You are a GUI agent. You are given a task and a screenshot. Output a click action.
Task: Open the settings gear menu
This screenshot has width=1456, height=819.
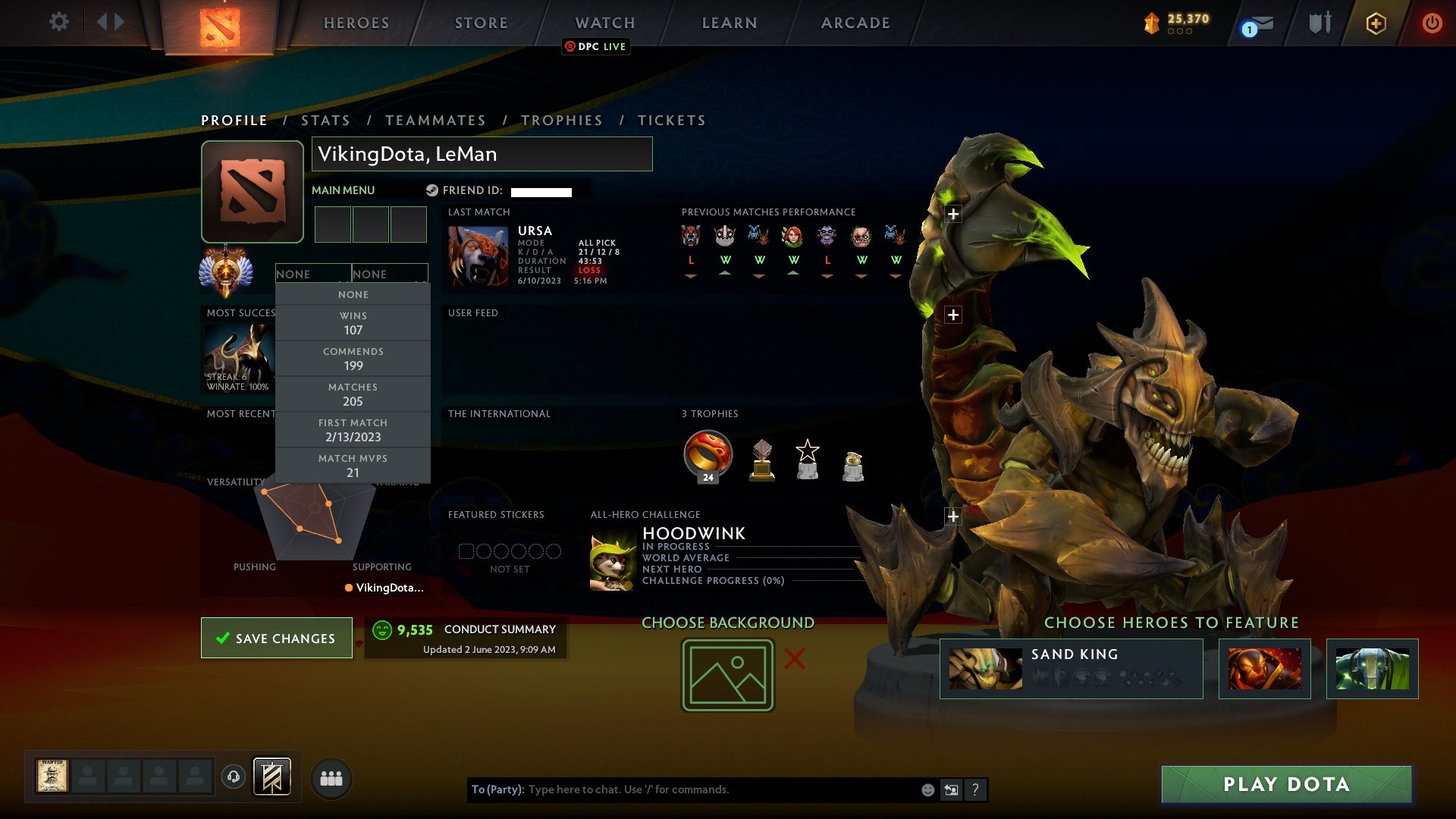pos(59,22)
